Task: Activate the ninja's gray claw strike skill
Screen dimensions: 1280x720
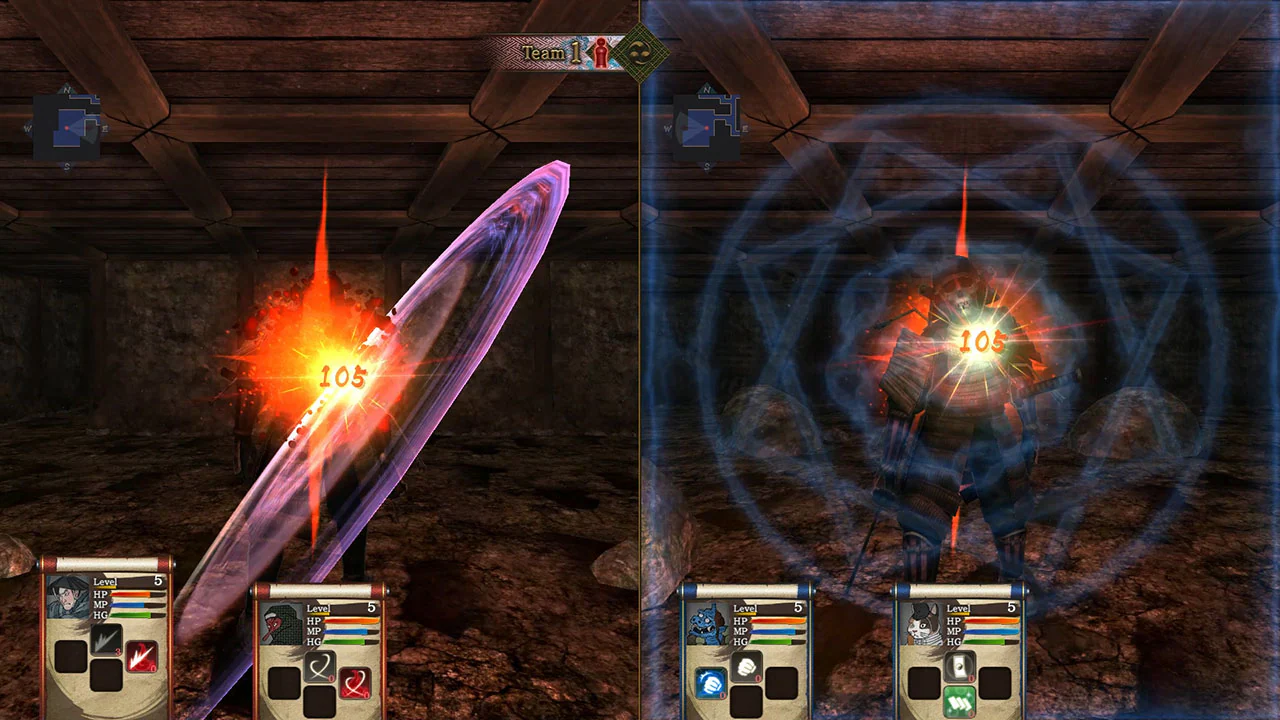Action: coord(321,664)
